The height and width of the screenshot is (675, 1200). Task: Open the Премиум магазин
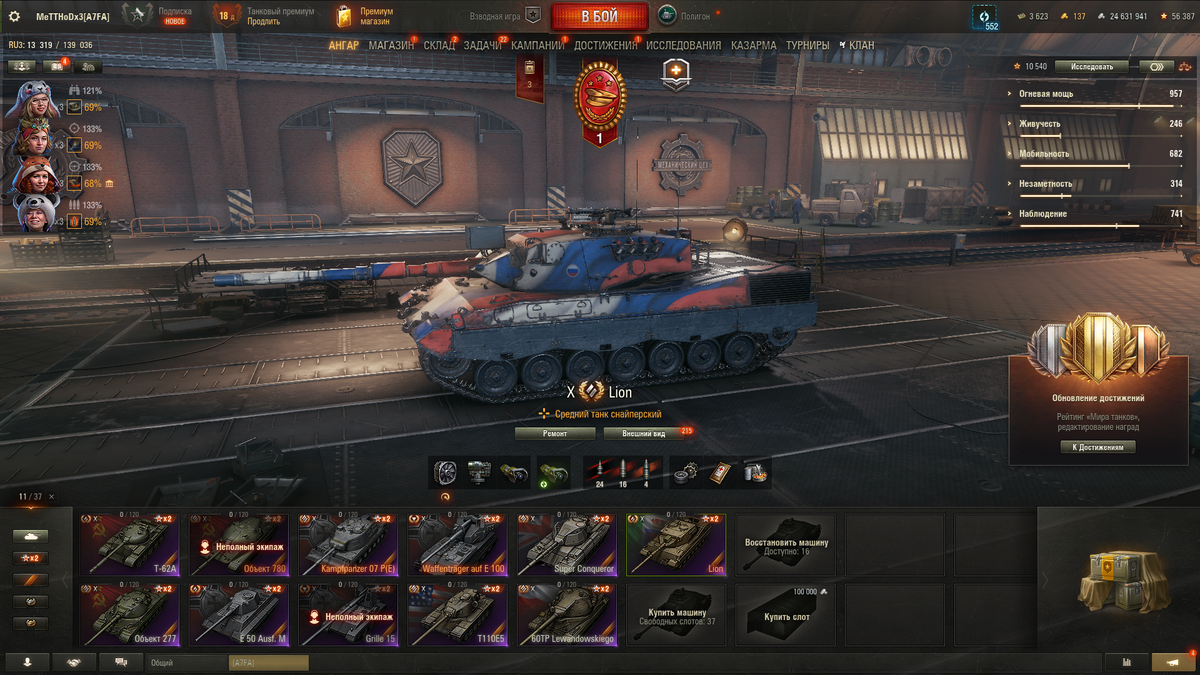[x=364, y=16]
